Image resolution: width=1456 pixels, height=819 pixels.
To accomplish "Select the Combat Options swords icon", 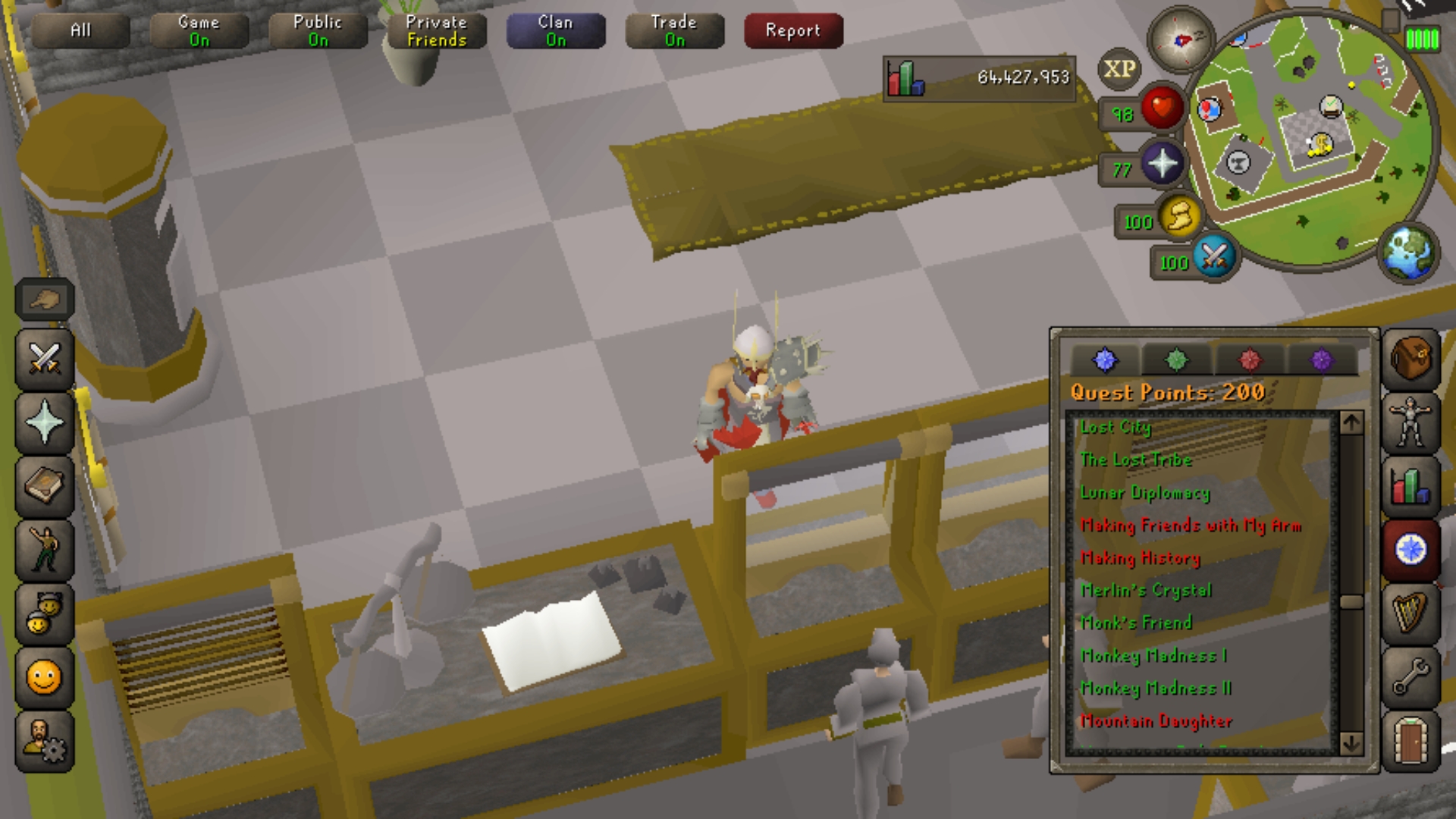I will (x=43, y=359).
